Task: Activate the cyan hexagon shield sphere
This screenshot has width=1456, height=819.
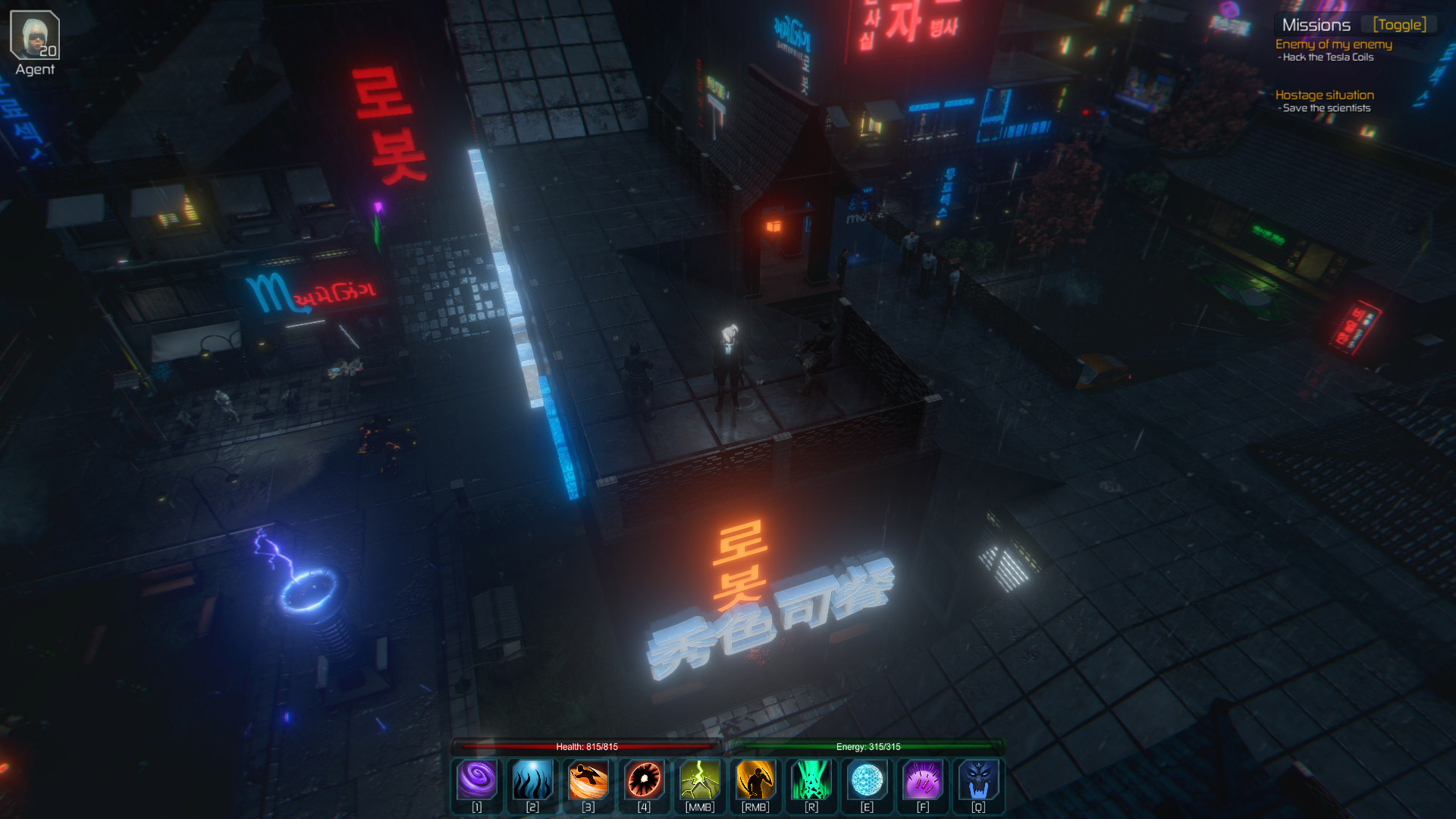Action: pyautogui.click(x=867, y=780)
